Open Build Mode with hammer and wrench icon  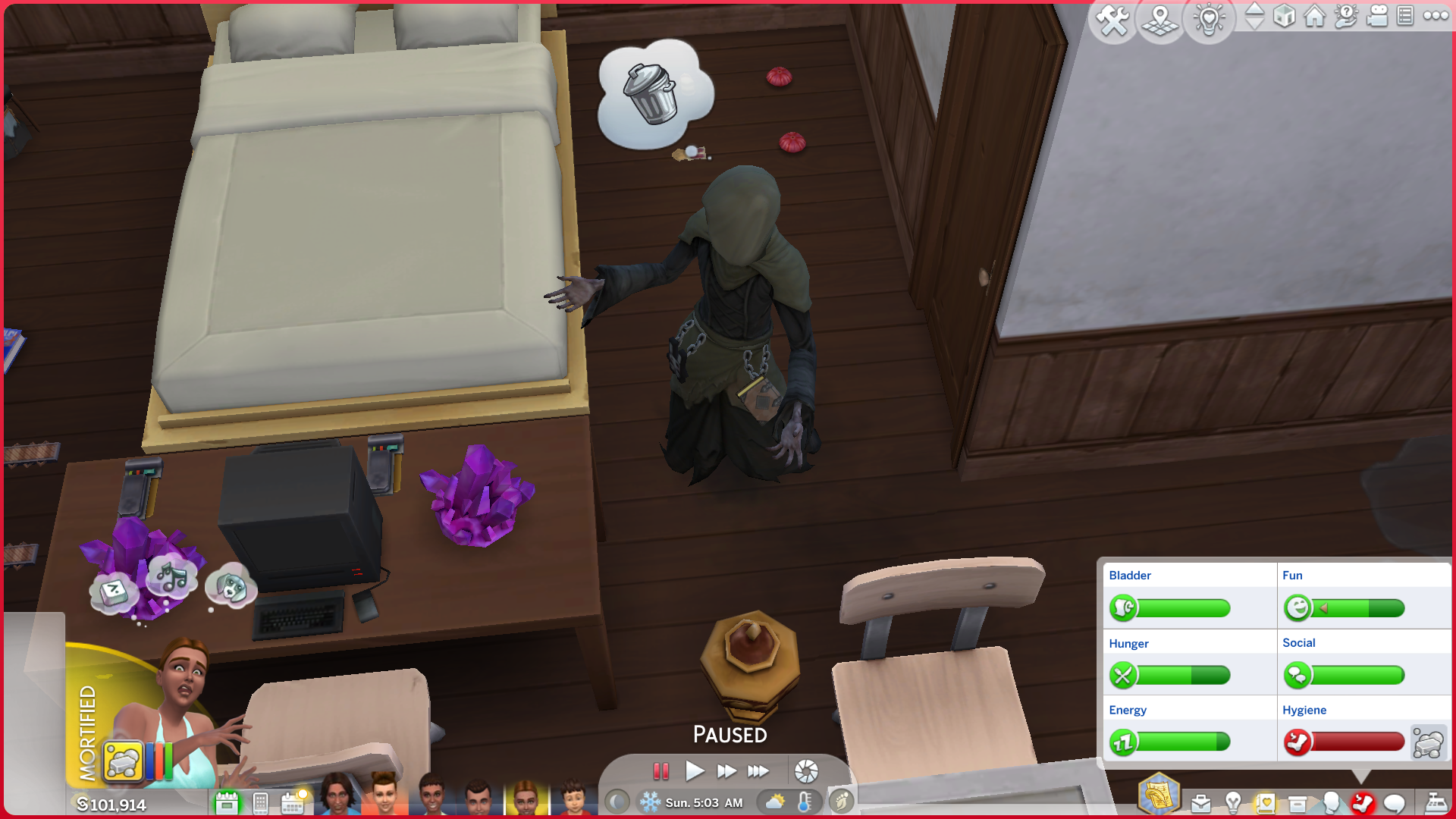point(1112,20)
